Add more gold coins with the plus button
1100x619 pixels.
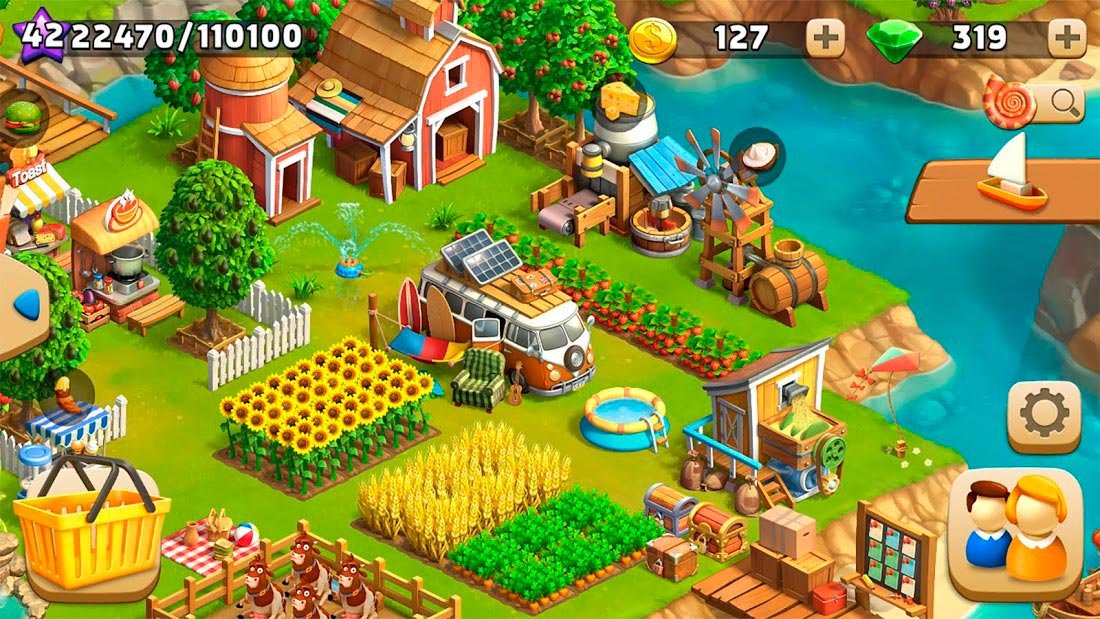(x=825, y=39)
